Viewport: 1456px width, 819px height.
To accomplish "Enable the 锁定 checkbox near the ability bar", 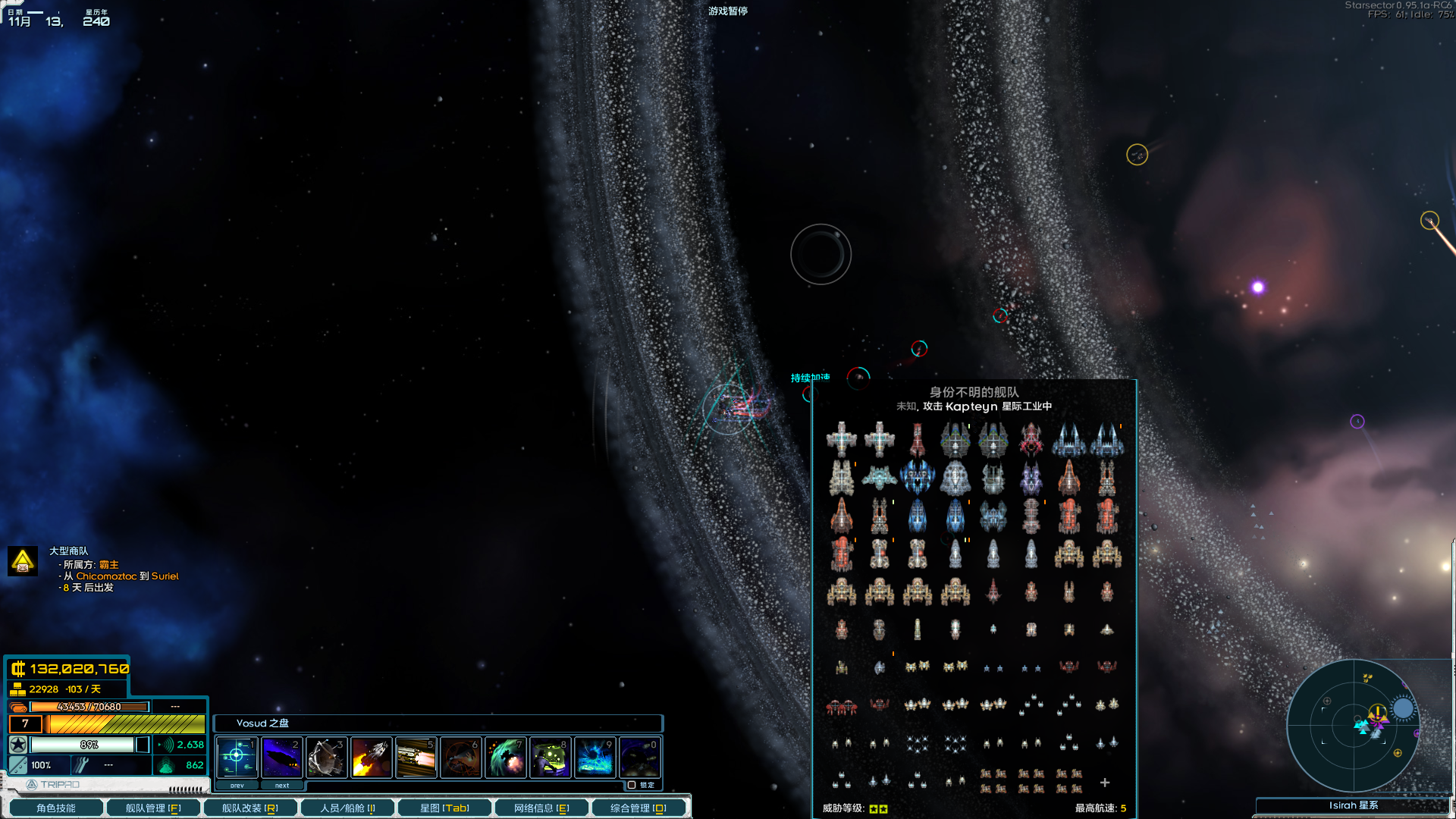I will click(632, 785).
